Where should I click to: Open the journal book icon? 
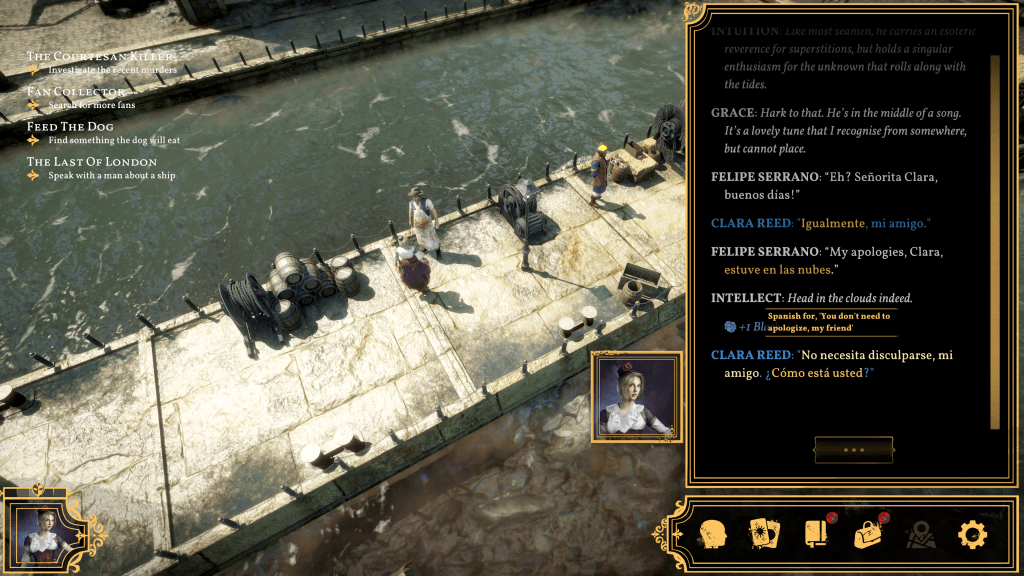point(817,534)
